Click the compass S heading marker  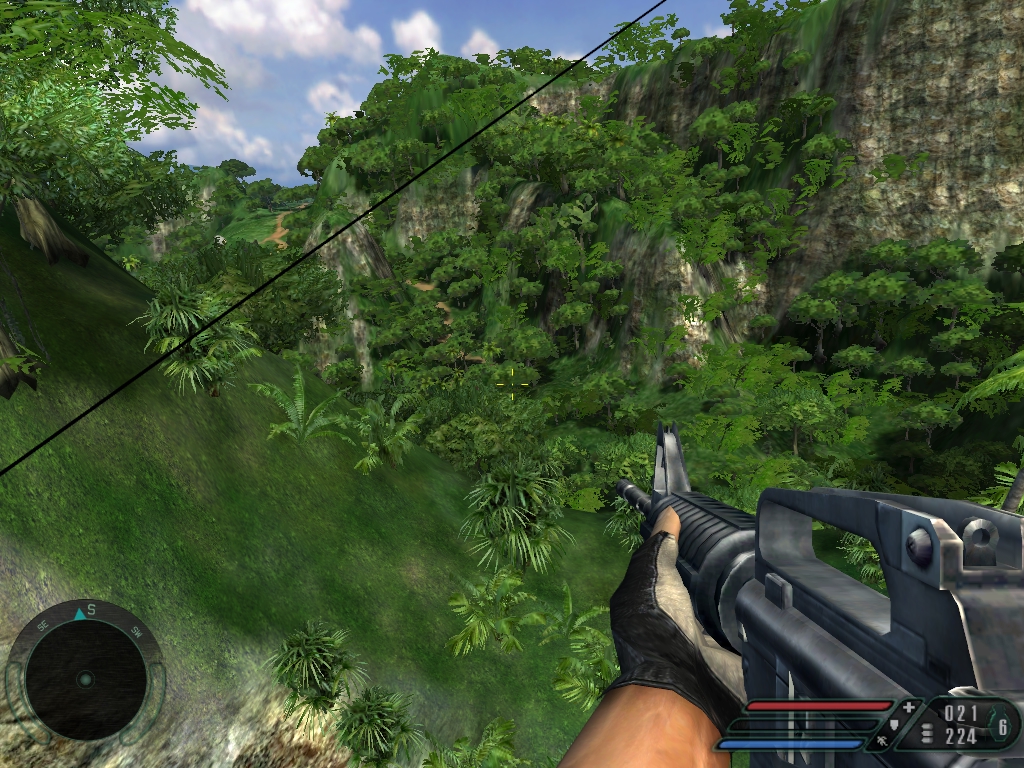coord(90,609)
